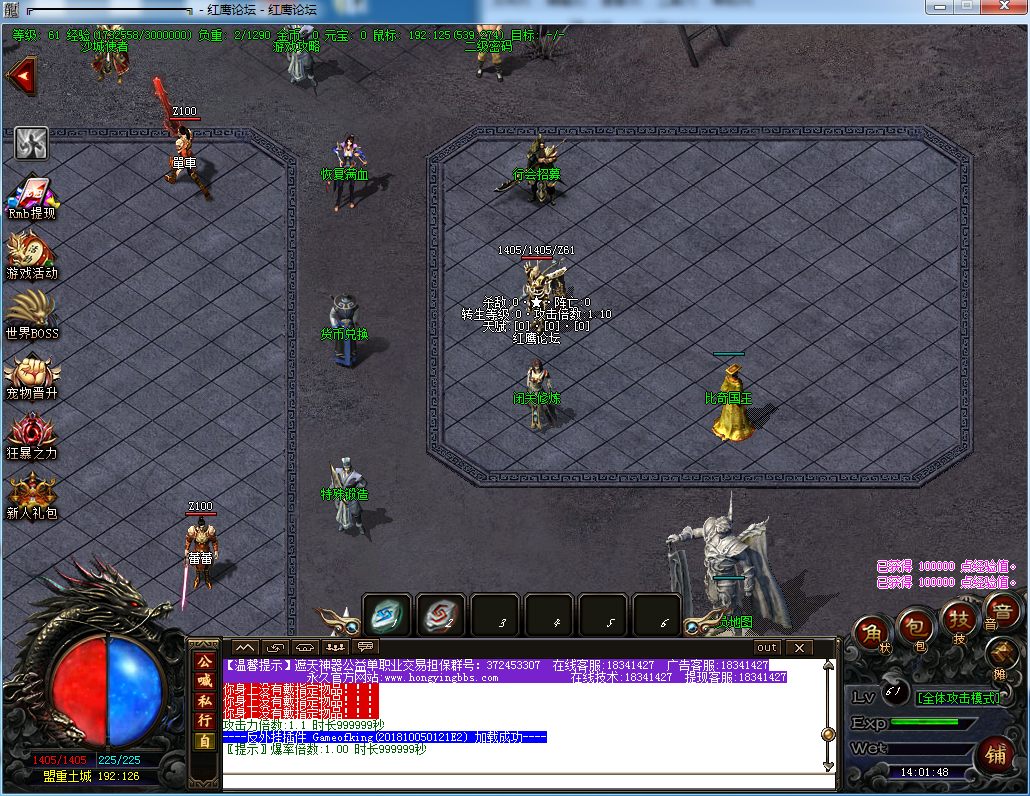The height and width of the screenshot is (796, 1030).
Task: Click the out button on chat panel
Action: [x=766, y=647]
